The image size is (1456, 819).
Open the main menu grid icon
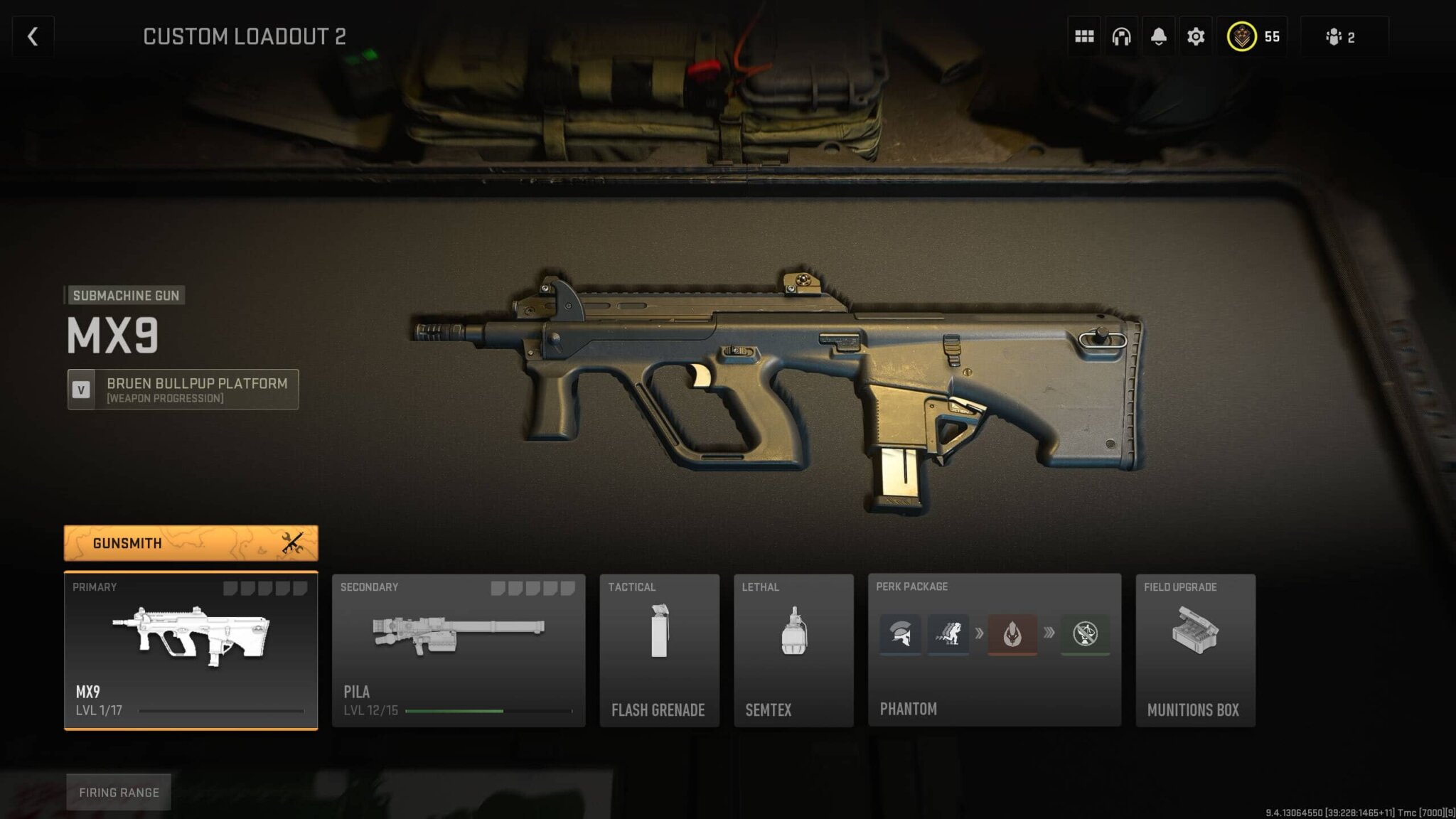click(x=1084, y=36)
